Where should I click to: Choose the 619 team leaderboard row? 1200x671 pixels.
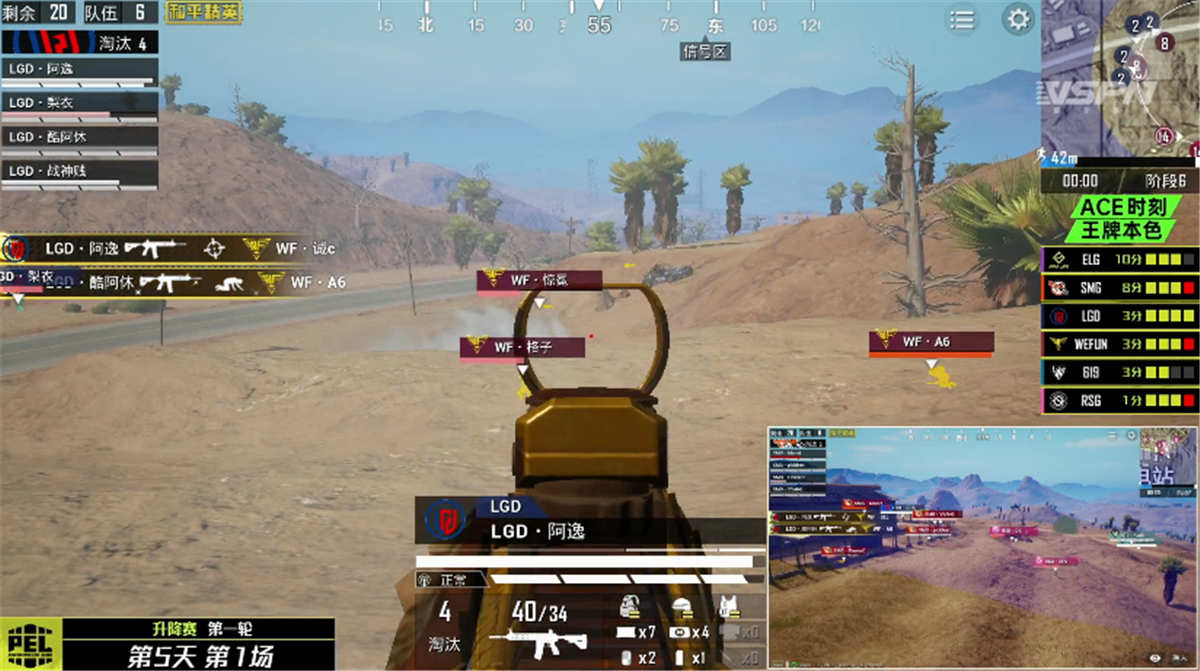point(1119,372)
